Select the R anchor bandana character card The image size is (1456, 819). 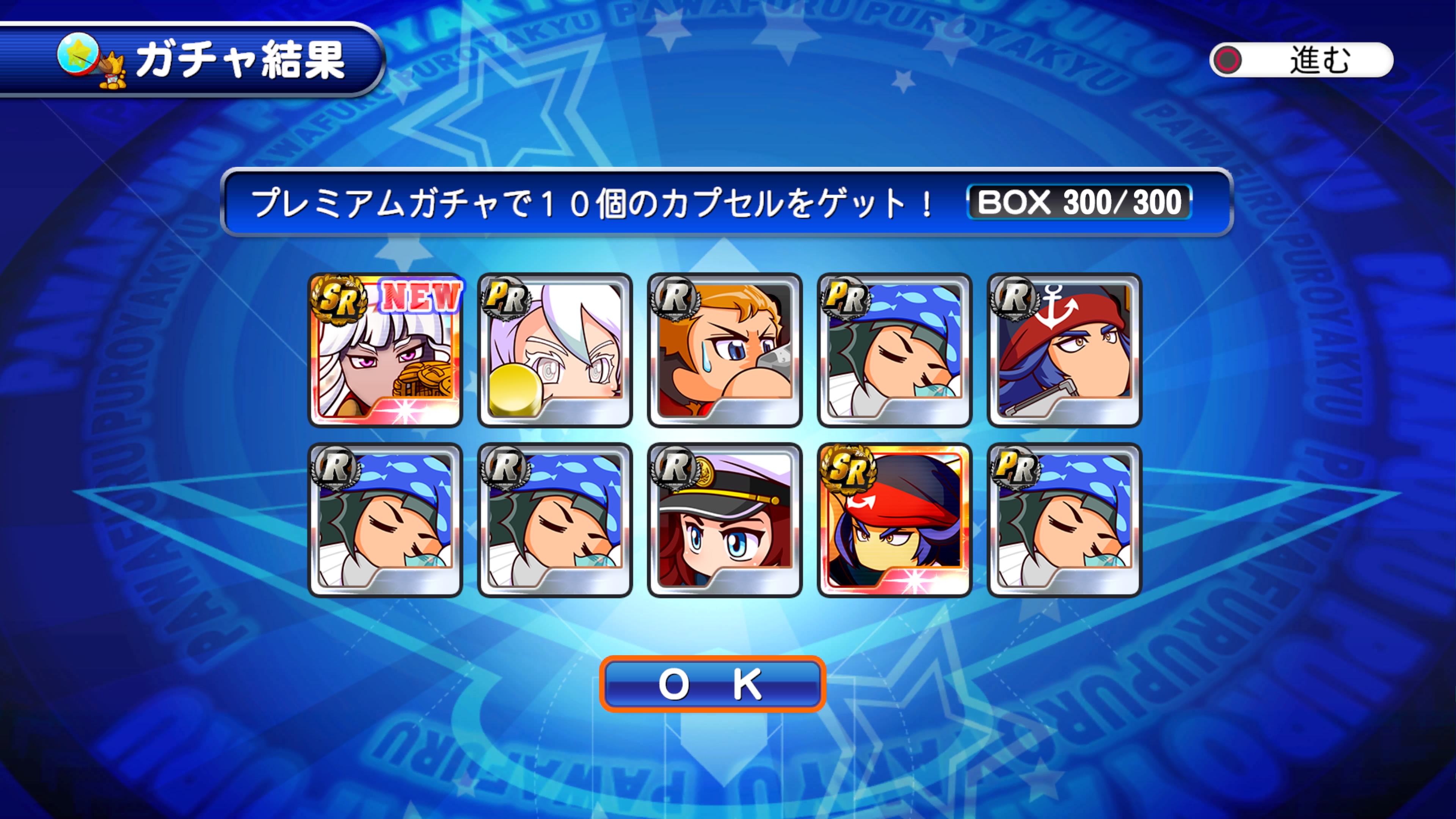pyautogui.click(x=1064, y=350)
